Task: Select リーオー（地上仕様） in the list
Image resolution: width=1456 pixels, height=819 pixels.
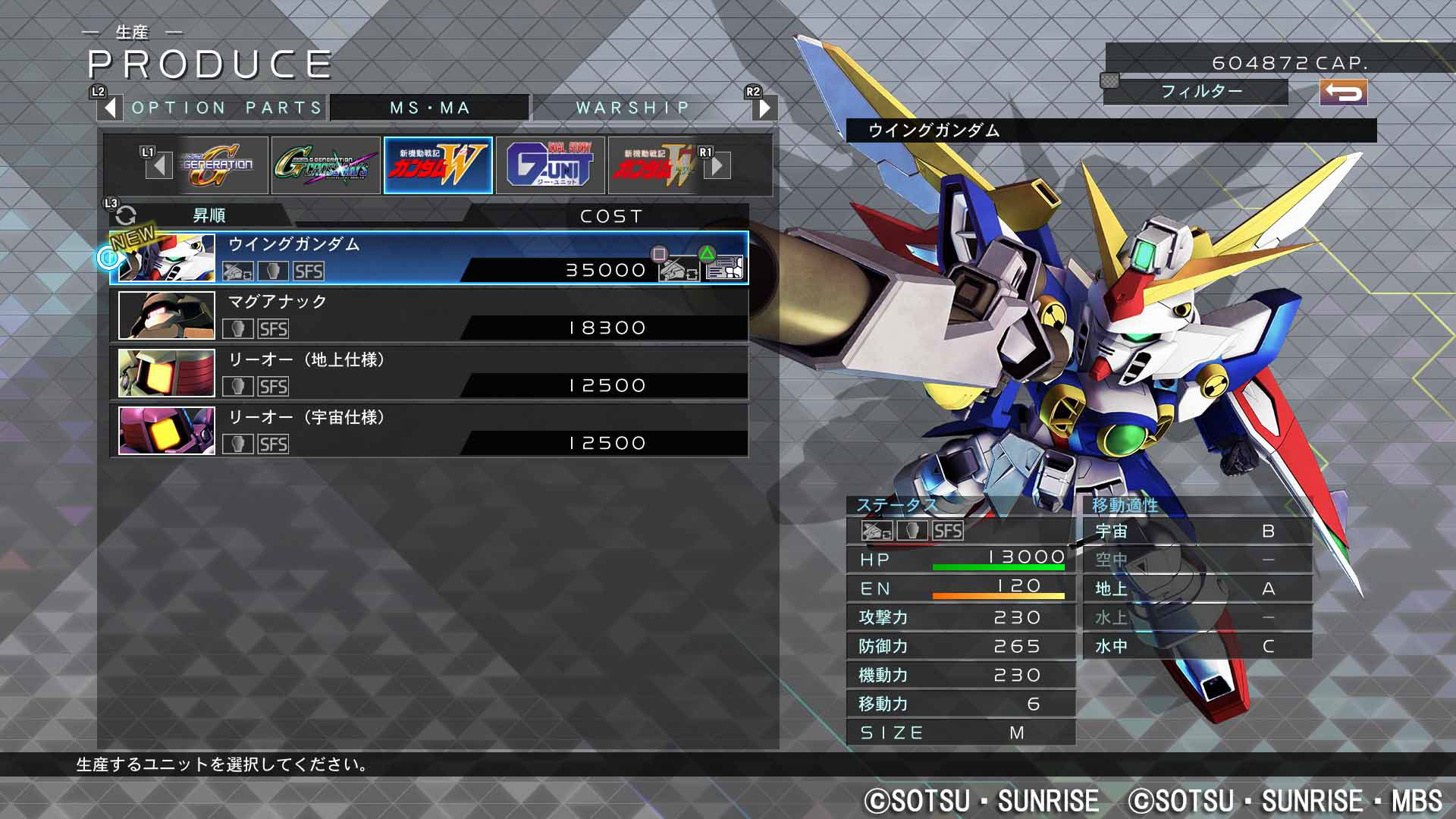Action: tap(428, 373)
